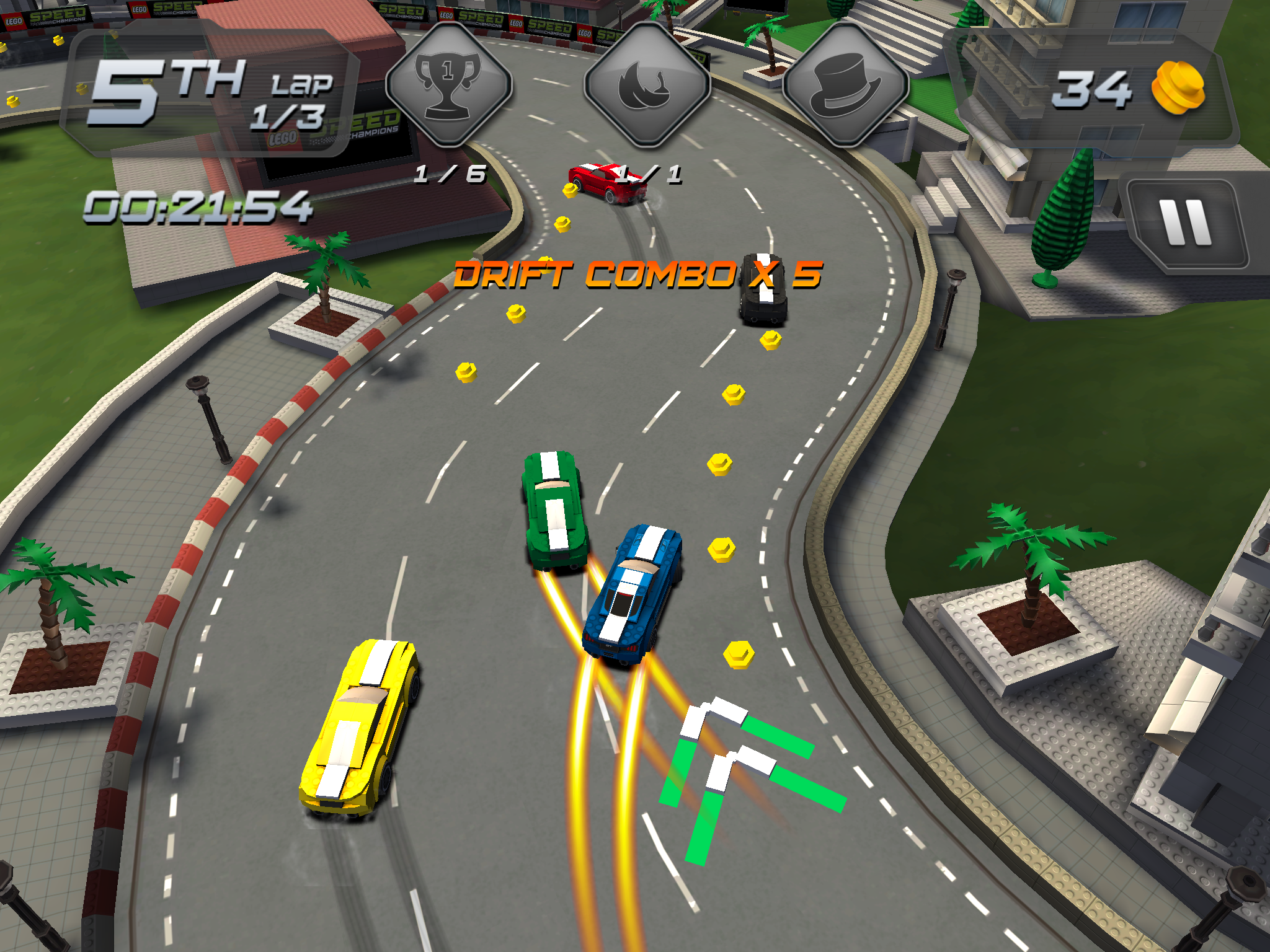Pause the race
1270x952 pixels.
tap(1186, 224)
